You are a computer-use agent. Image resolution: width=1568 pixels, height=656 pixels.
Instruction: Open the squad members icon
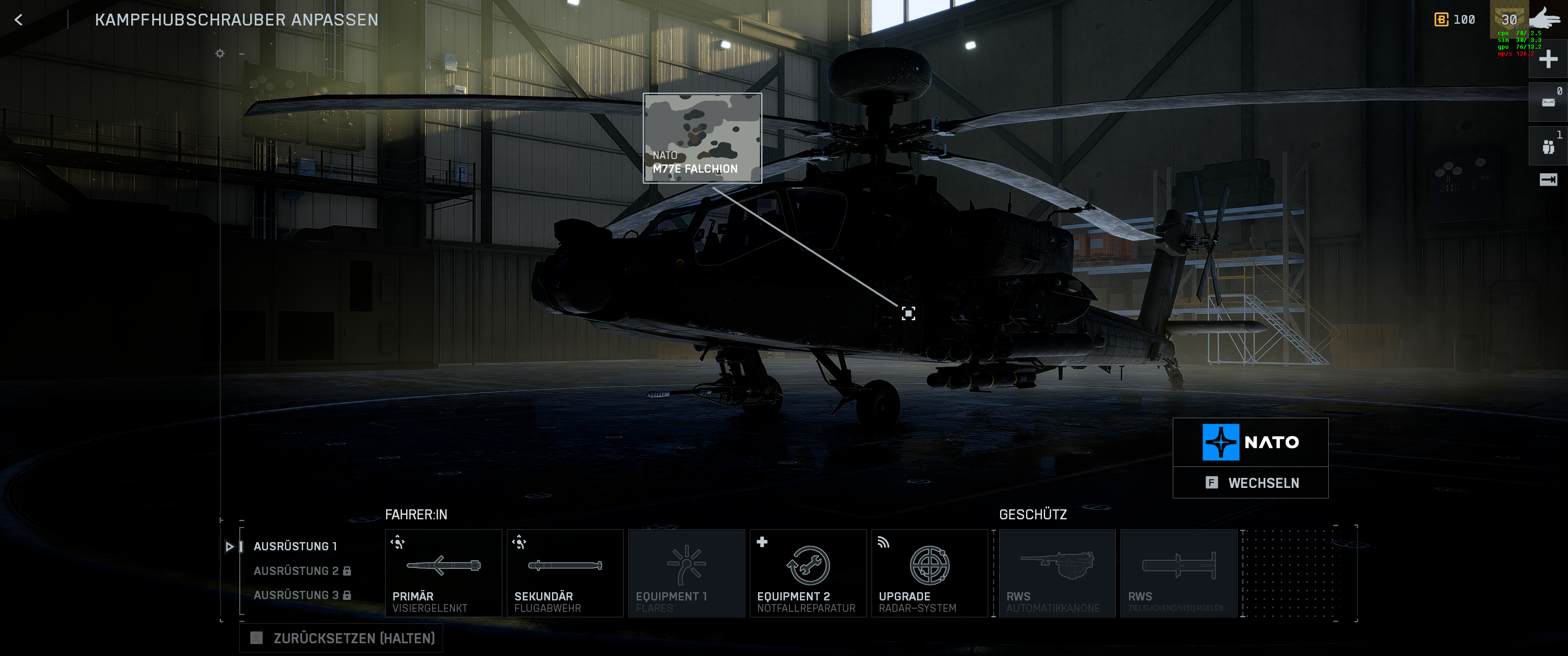coord(1547,147)
